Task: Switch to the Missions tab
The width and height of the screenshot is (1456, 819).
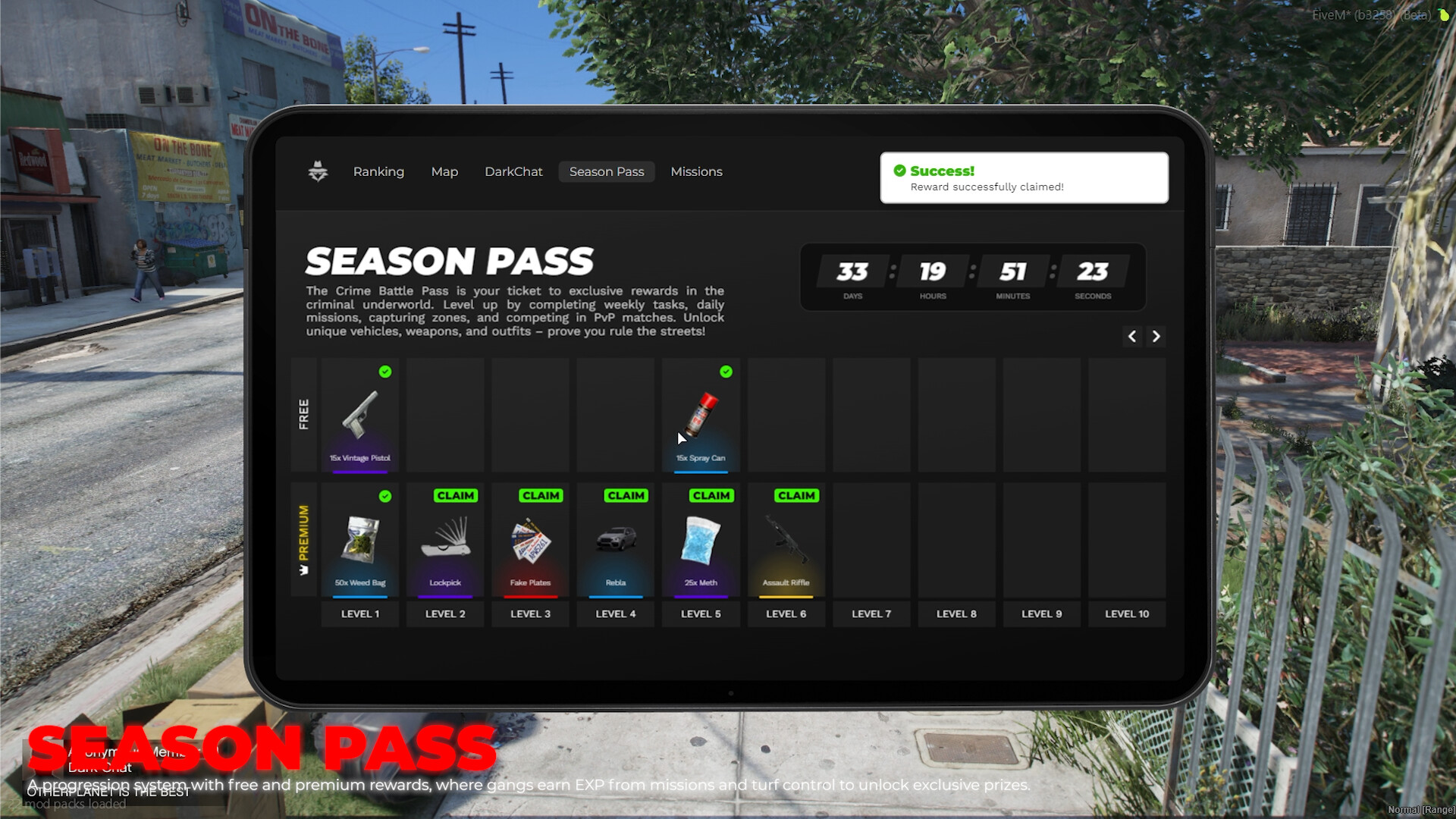Action: tap(696, 171)
